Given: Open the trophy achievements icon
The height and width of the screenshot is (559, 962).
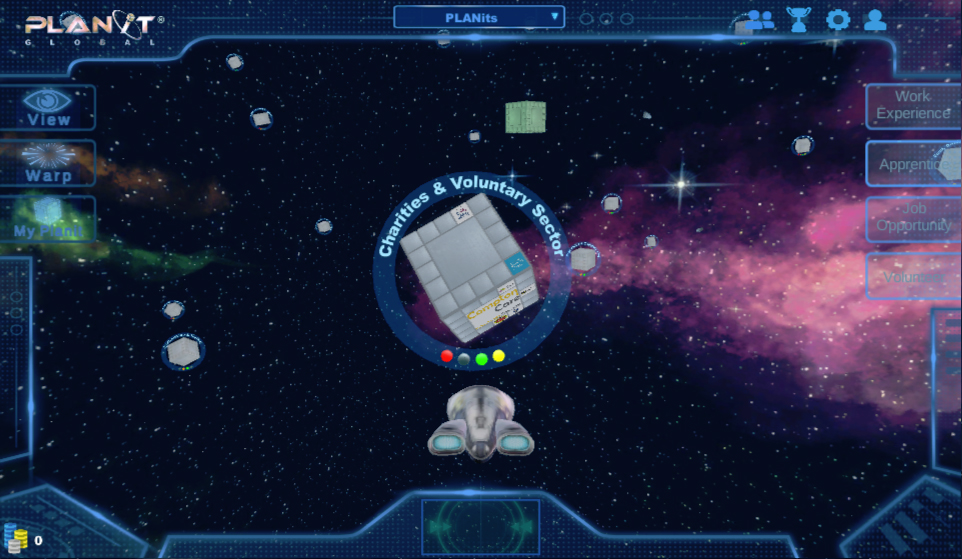Looking at the screenshot, I should tap(799, 19).
